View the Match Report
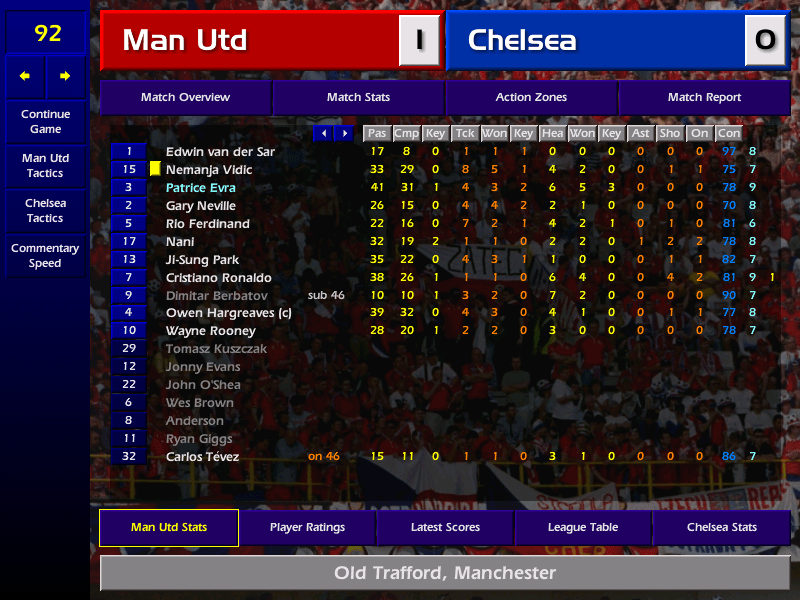Image resolution: width=800 pixels, height=600 pixels. [704, 98]
